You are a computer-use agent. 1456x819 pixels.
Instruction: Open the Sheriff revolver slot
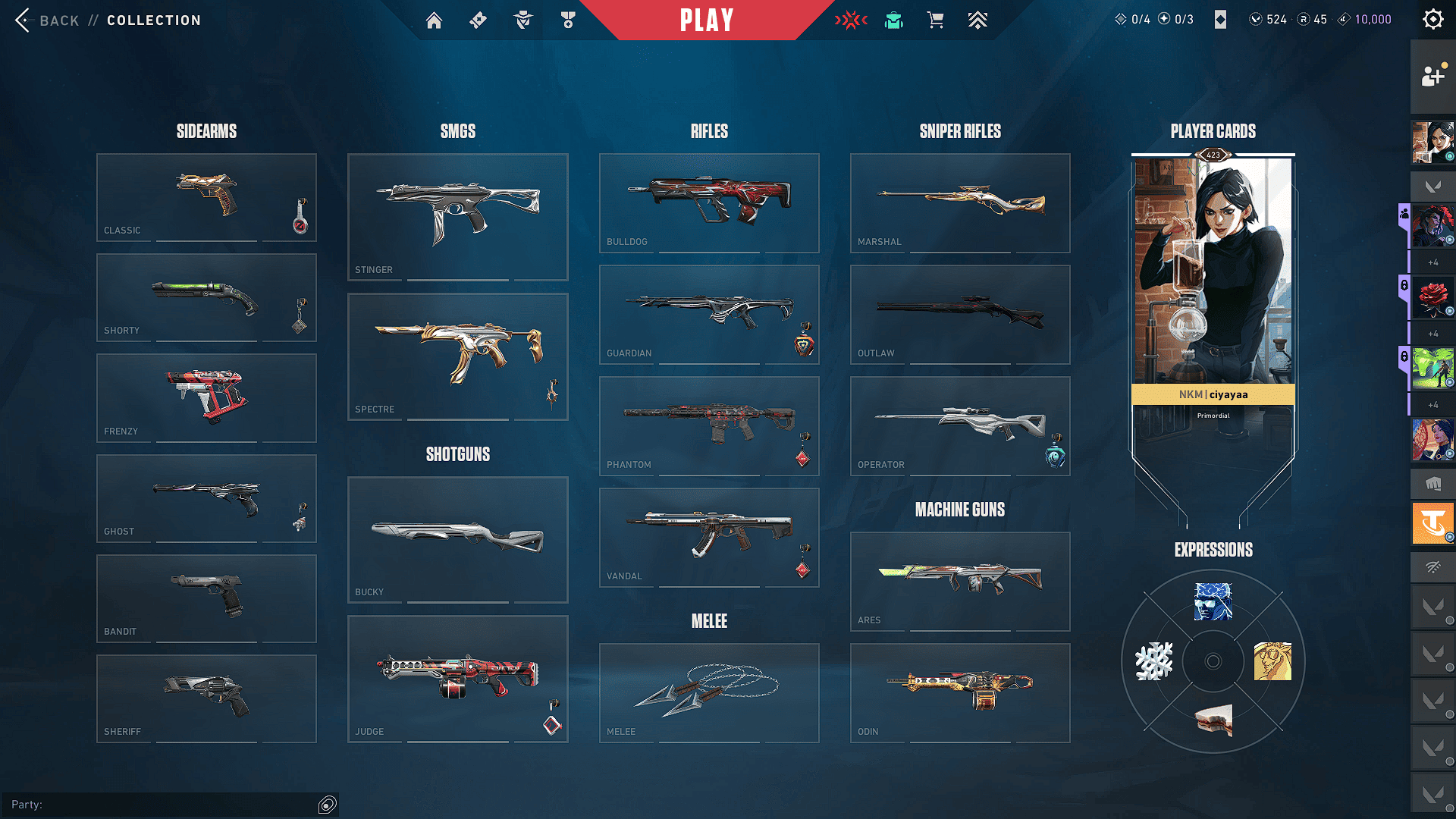206,698
